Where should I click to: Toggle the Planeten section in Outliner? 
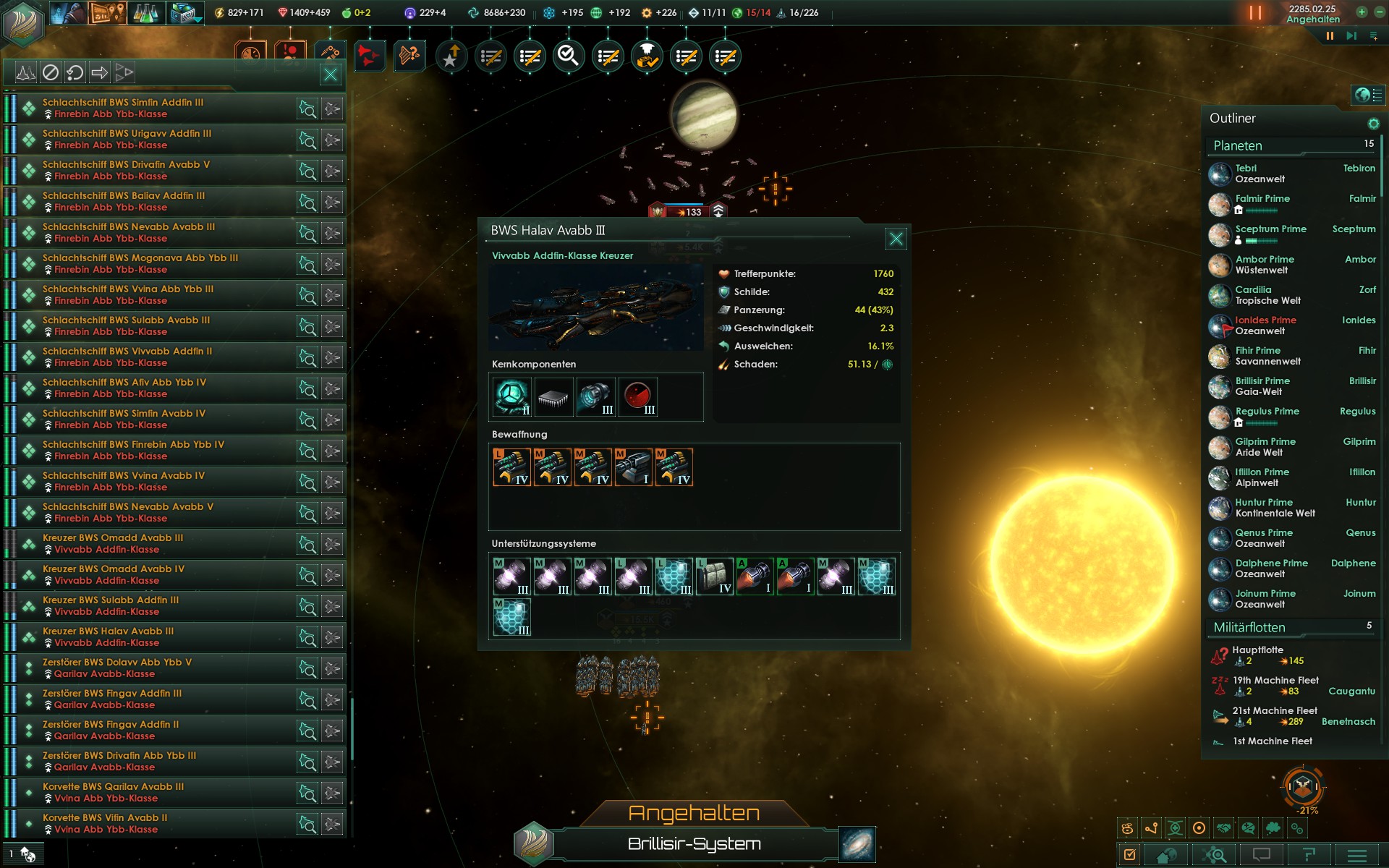coord(1238,145)
